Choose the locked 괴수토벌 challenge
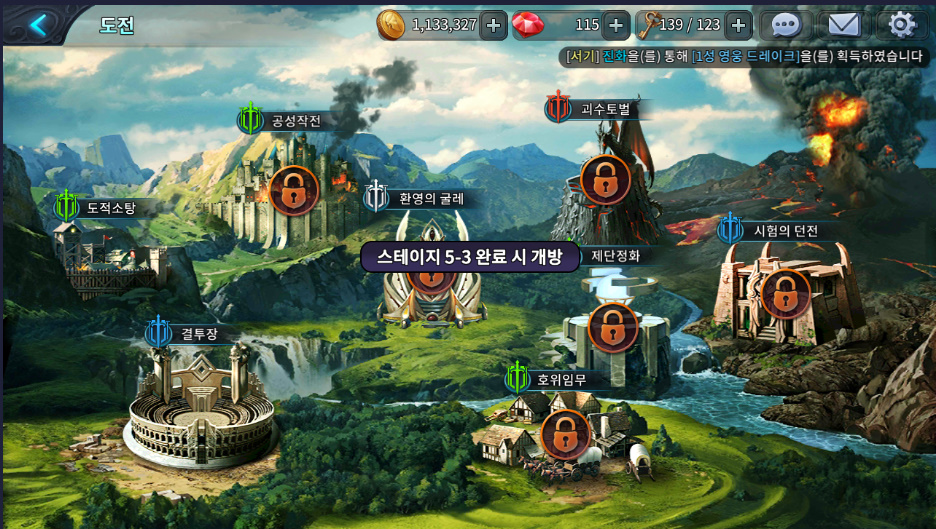Screen dimensions: 936x529 pyautogui.click(x=605, y=180)
